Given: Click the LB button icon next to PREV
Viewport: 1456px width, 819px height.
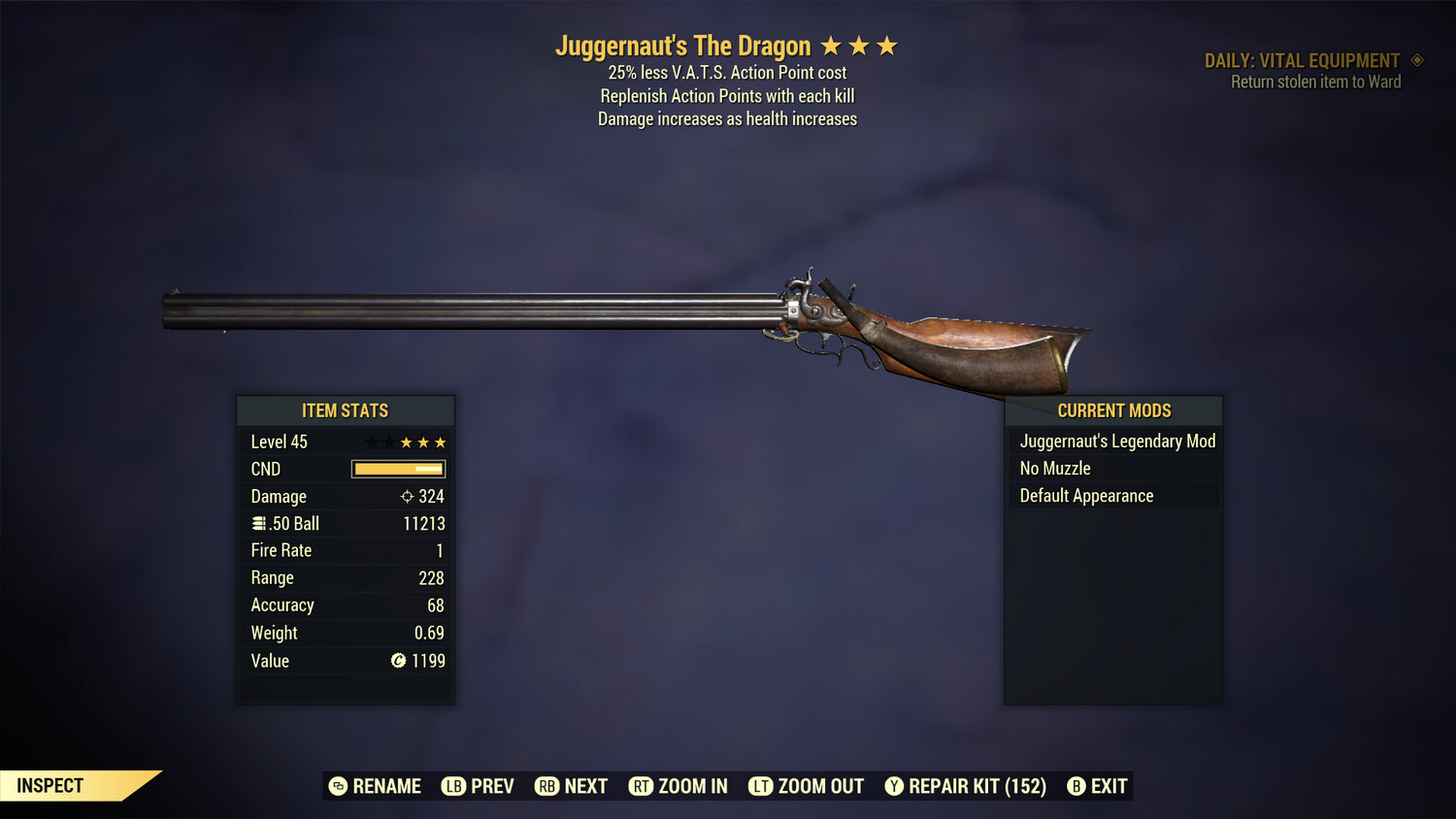Looking at the screenshot, I should click(452, 786).
